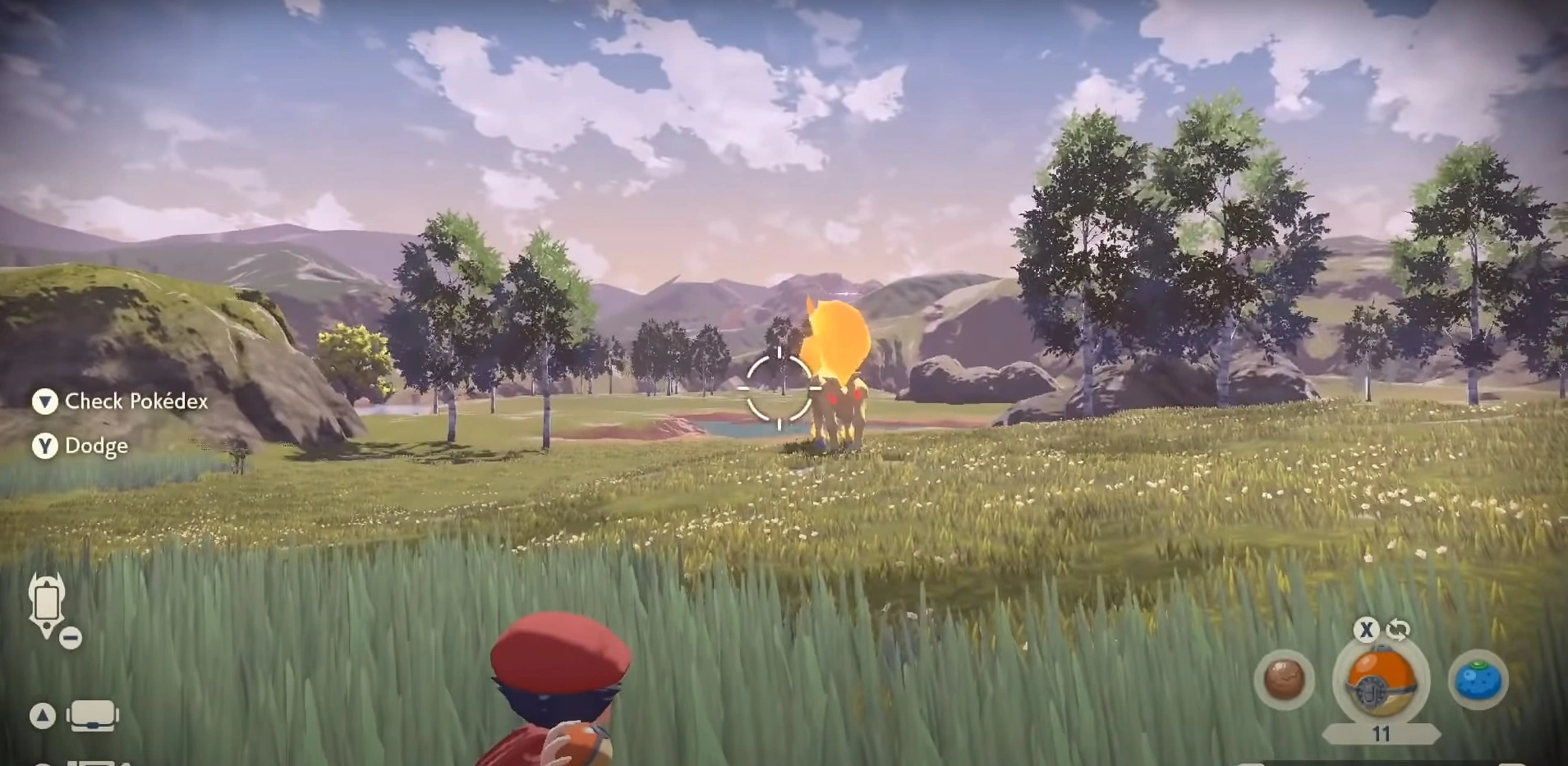Viewport: 1568px width, 766px height.
Task: Click the cycle-items rotation arrows icon
Action: (1397, 630)
